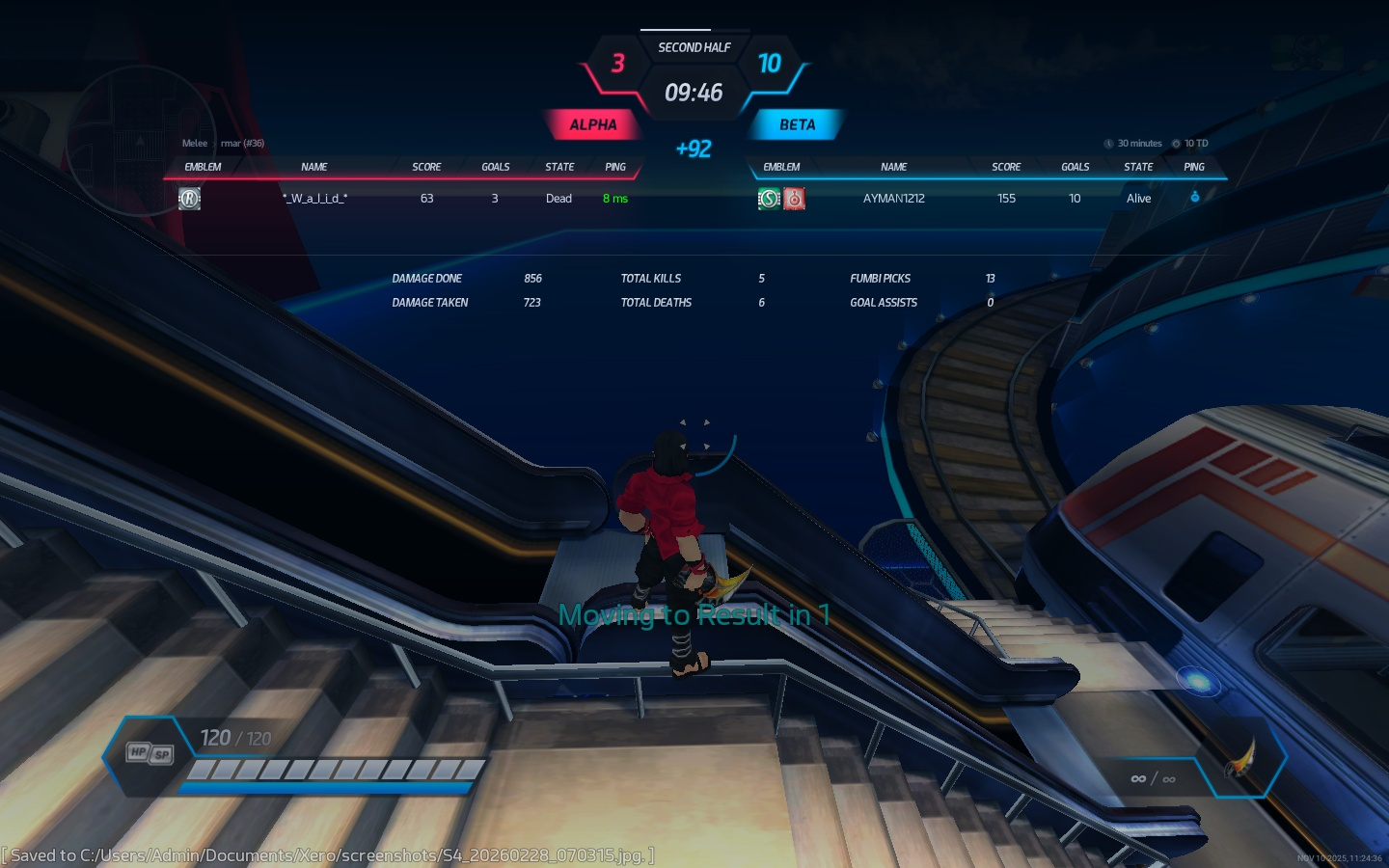
Task: Select the equipped melee weapon icon
Action: coord(1240,759)
